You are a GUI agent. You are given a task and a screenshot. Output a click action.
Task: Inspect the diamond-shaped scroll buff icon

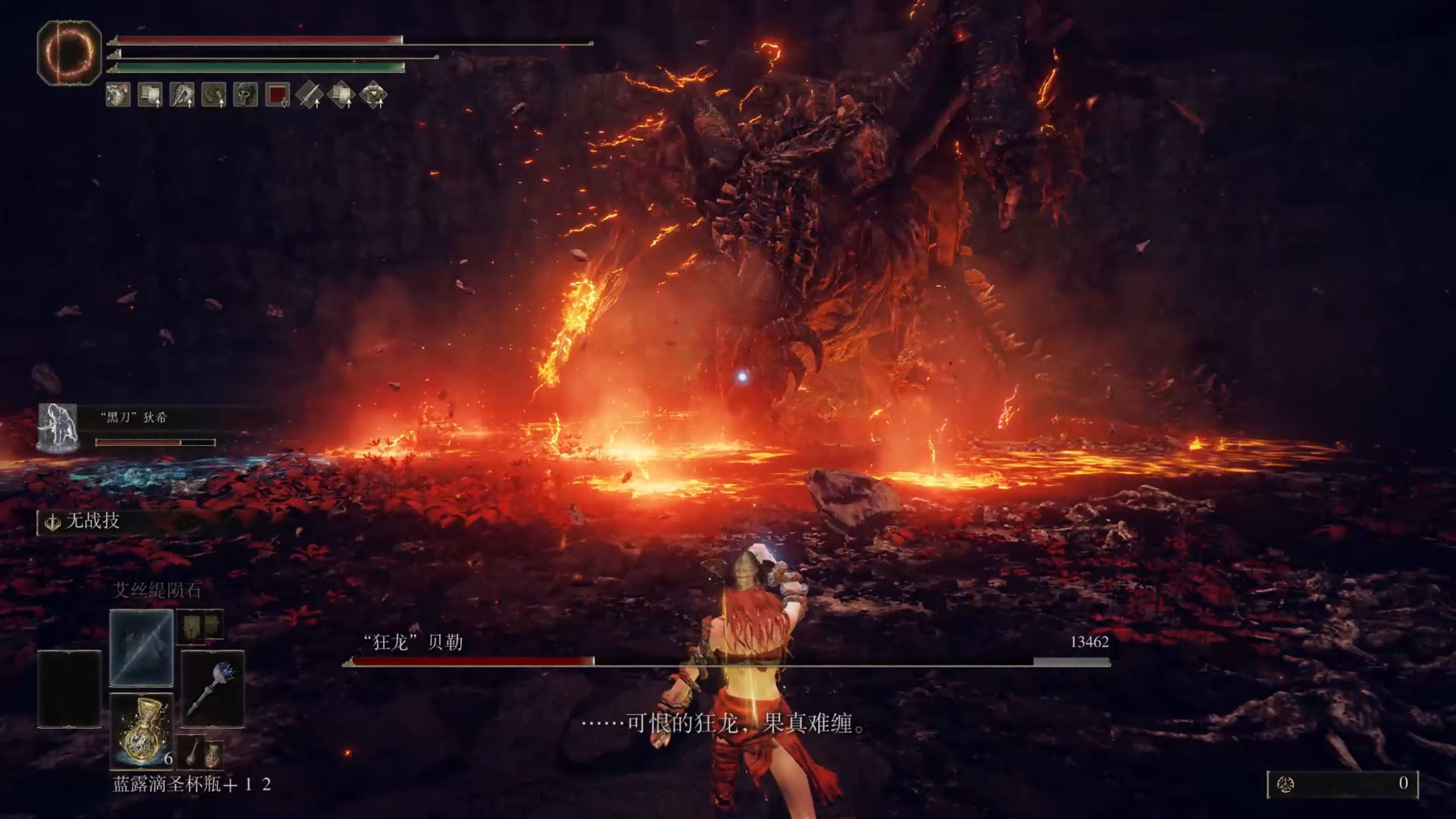pos(341,95)
